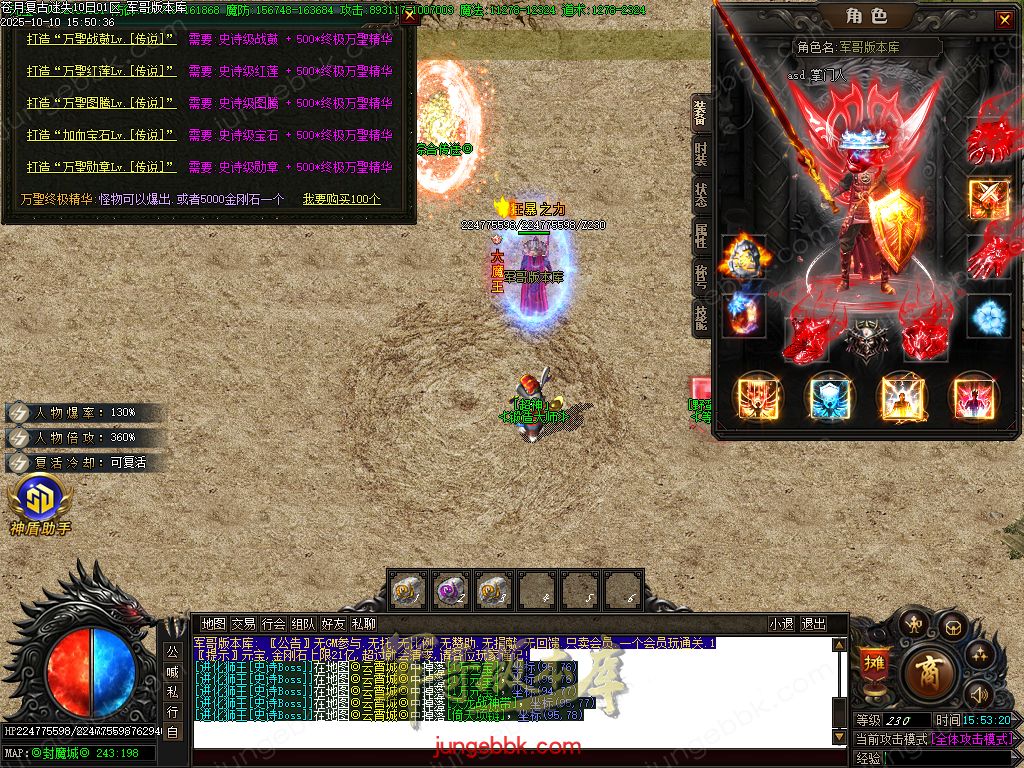Close the forging dialog window
The image size is (1024, 768).
(410, 17)
